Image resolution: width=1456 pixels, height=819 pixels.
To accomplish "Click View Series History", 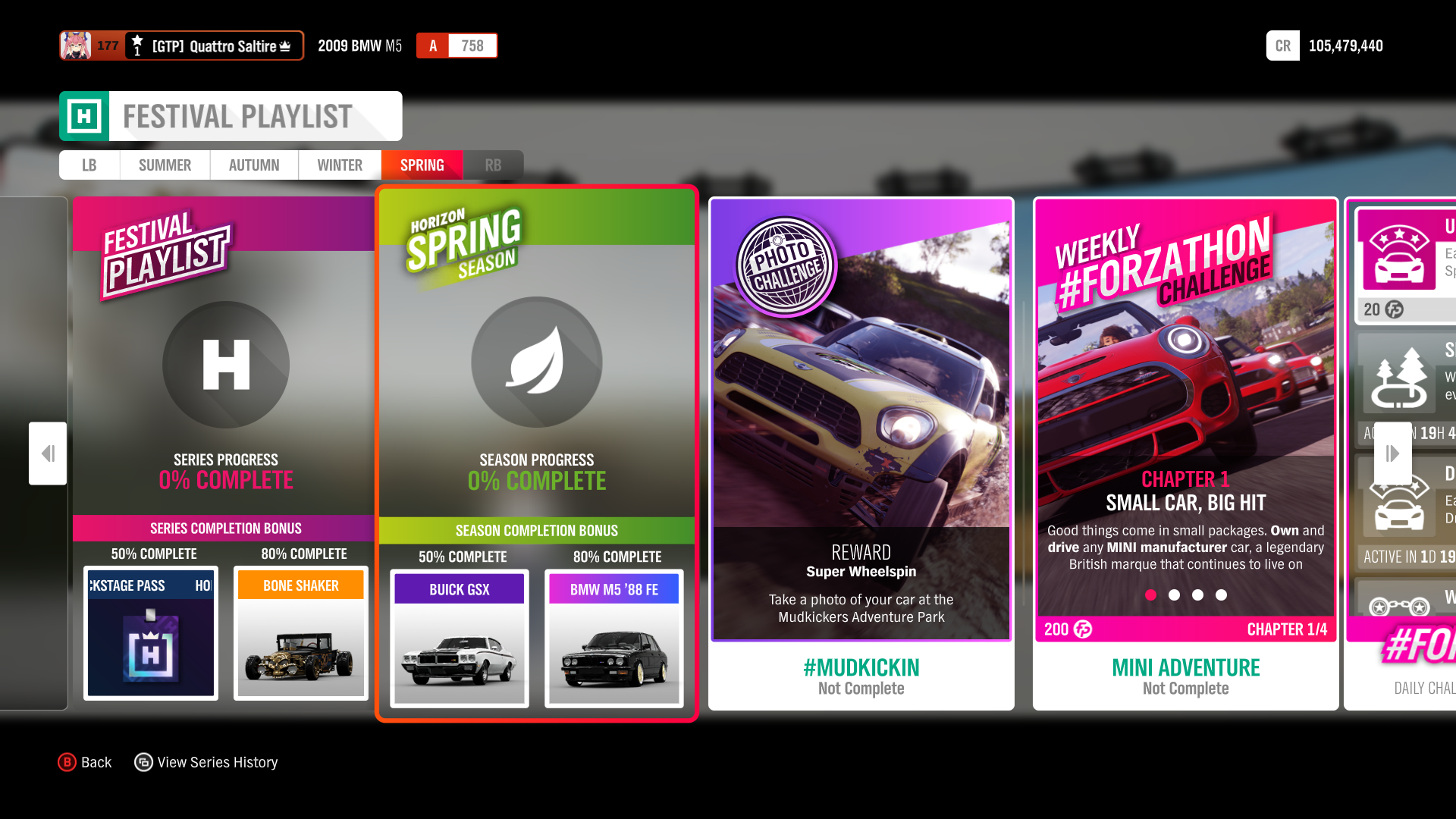I will click(x=206, y=761).
